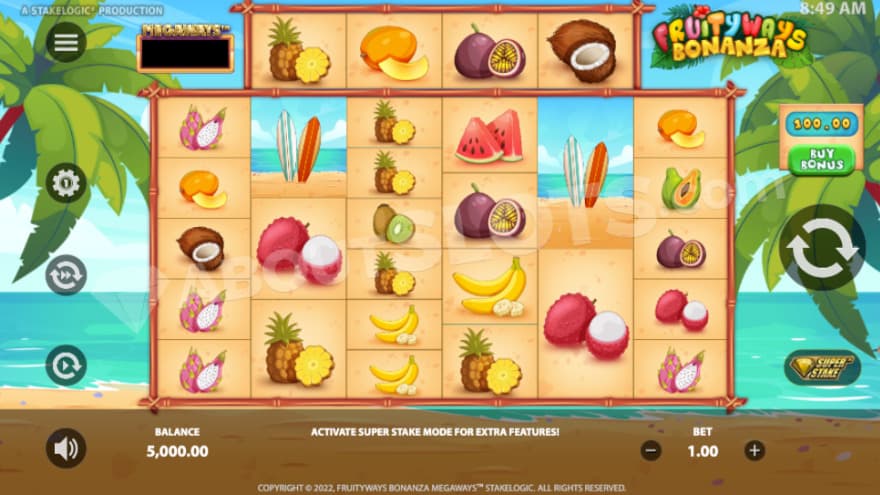Screen dimensions: 880x495
Task: Open the hamburger menu
Action: 66,42
